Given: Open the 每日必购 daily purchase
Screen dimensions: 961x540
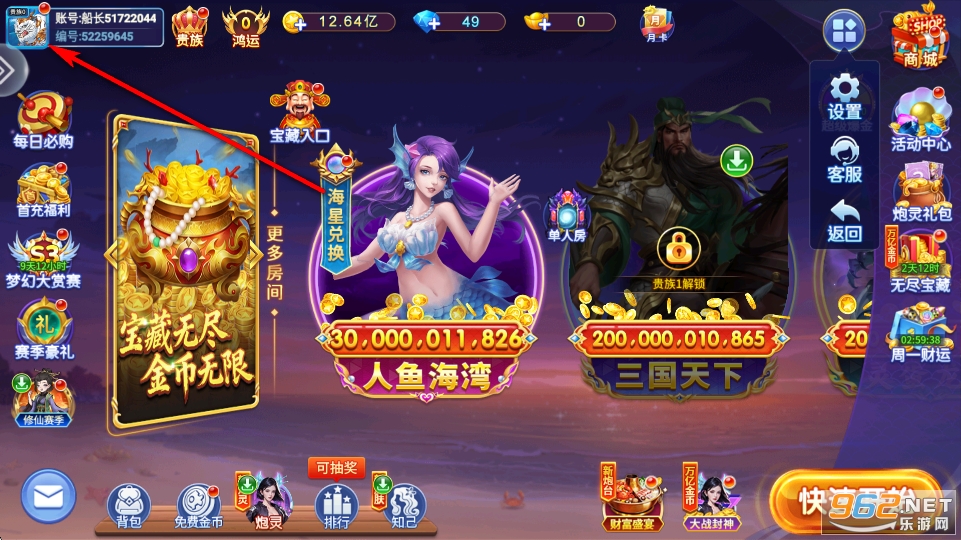Looking at the screenshot, I should pyautogui.click(x=43, y=120).
